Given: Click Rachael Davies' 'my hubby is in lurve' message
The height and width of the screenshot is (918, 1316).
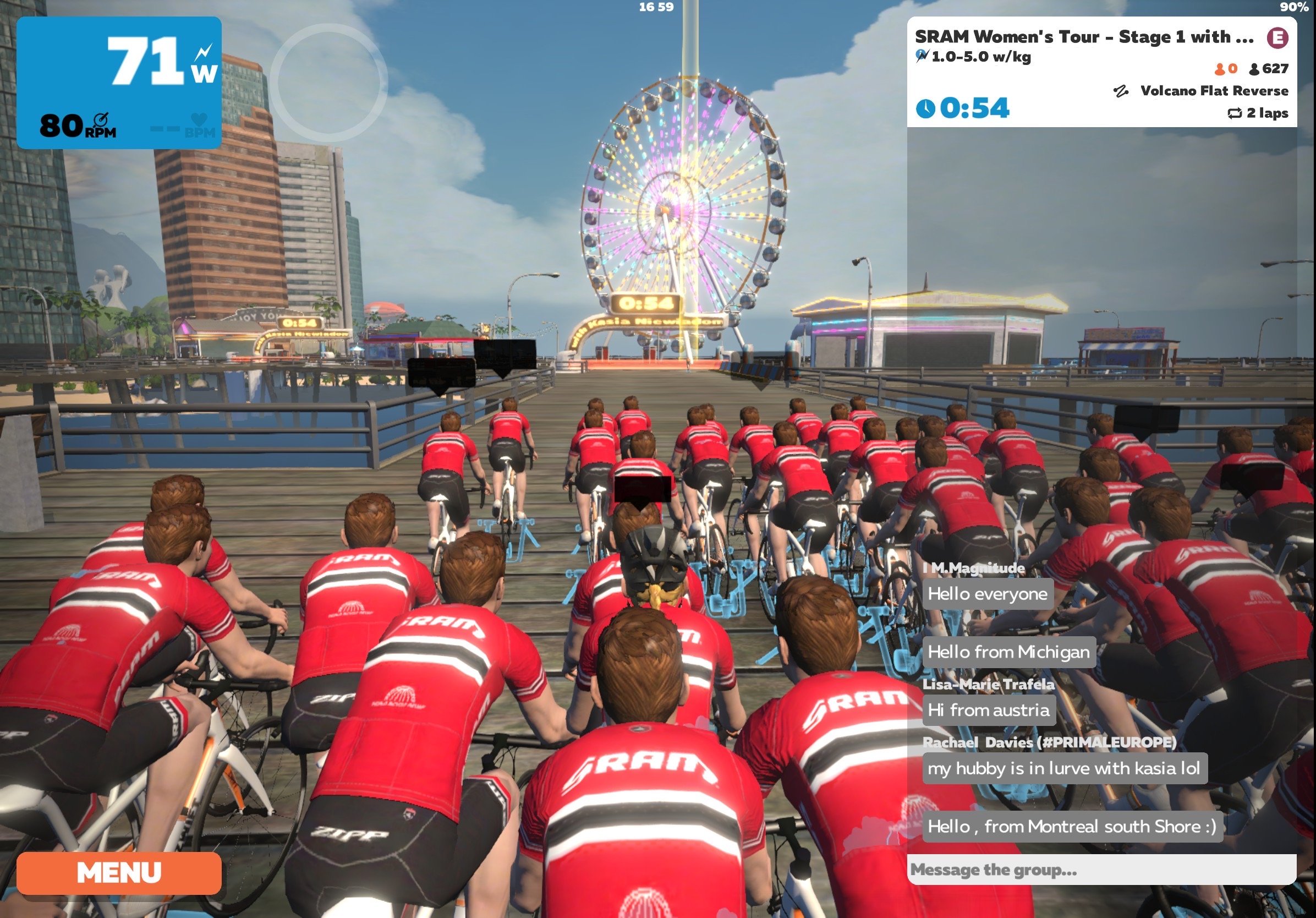Looking at the screenshot, I should point(1064,768).
